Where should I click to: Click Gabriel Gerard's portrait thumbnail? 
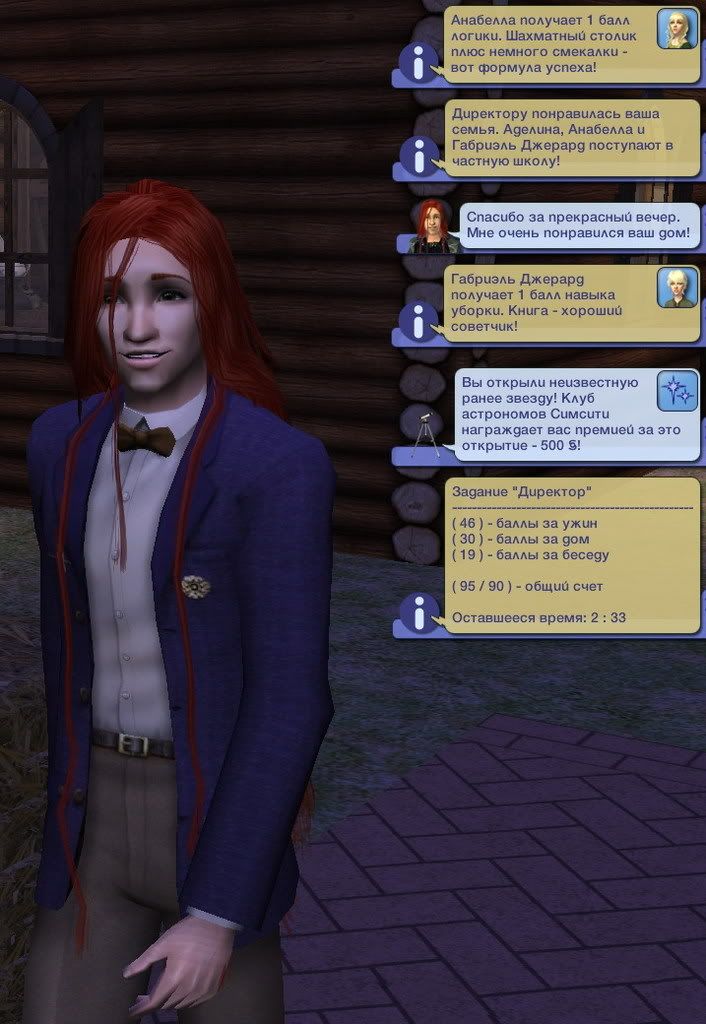point(677,288)
